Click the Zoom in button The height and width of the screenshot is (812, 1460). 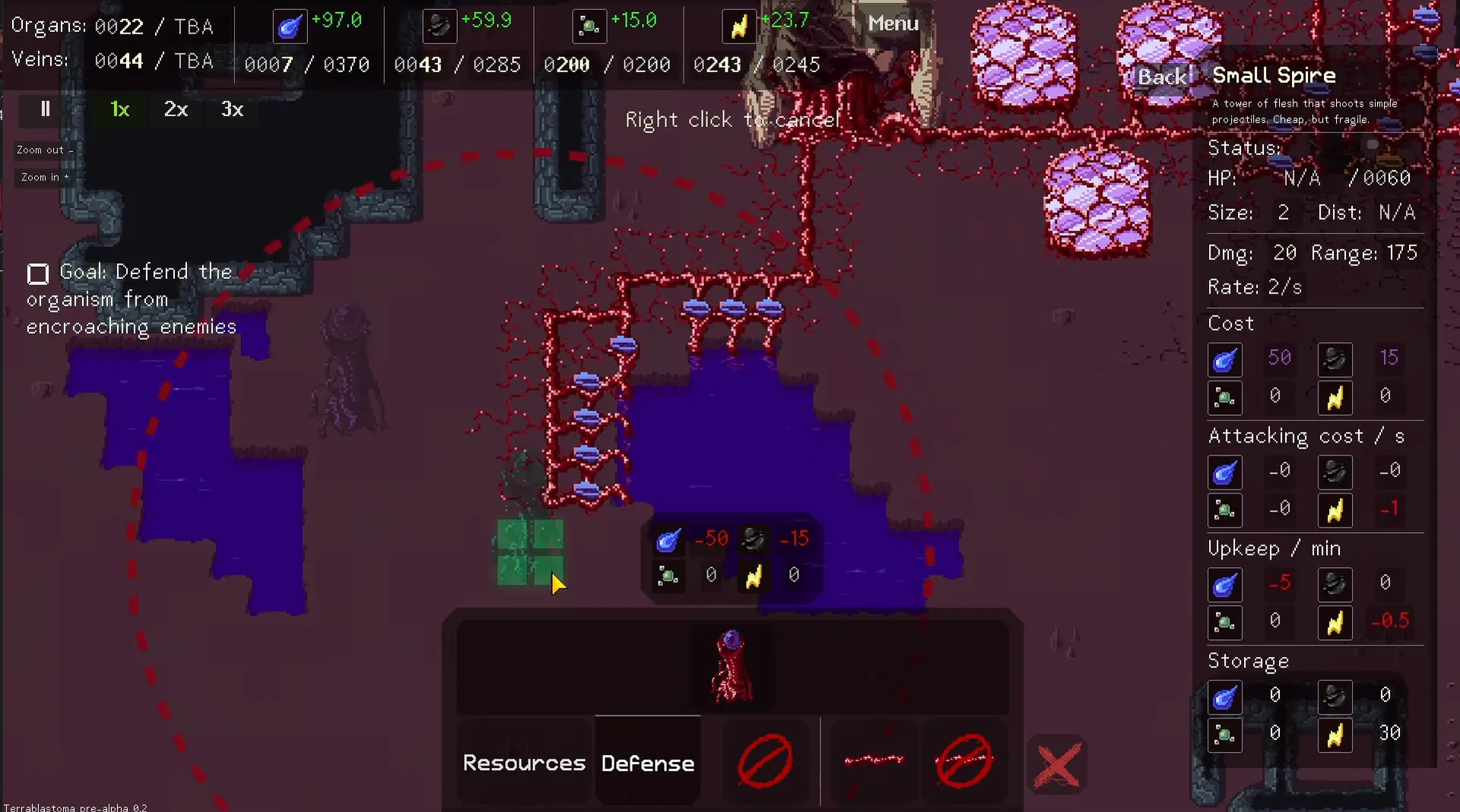tap(44, 177)
